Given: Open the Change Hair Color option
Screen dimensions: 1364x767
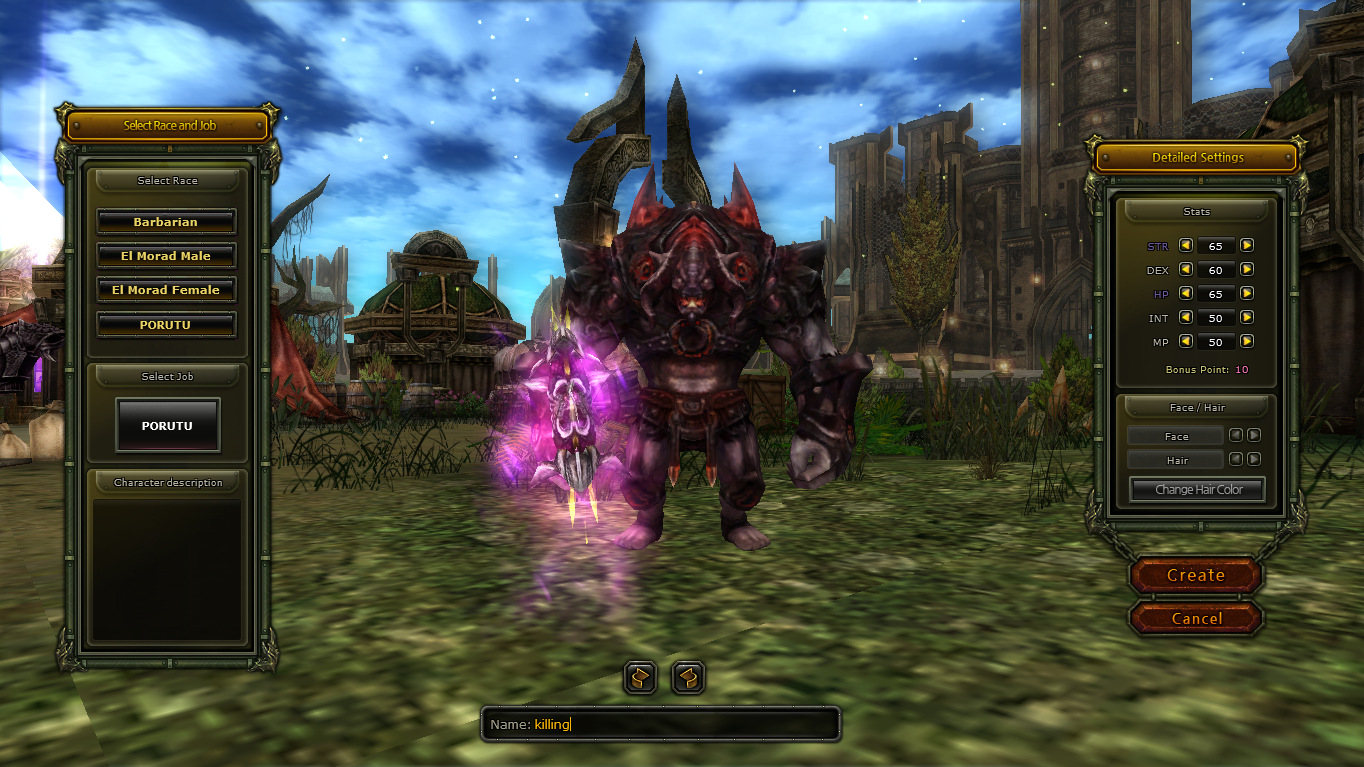Looking at the screenshot, I should coord(1198,490).
